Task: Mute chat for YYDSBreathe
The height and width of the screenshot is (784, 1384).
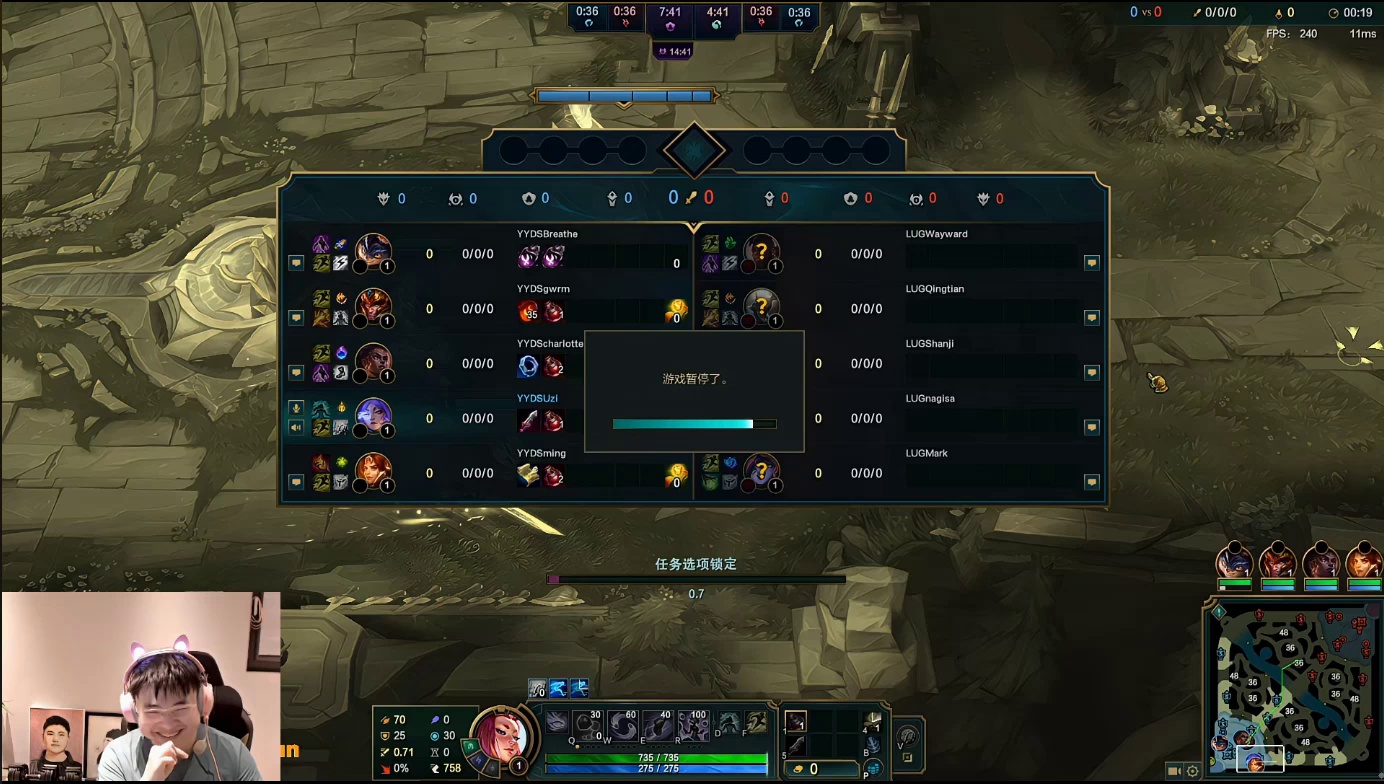Action: [296, 263]
